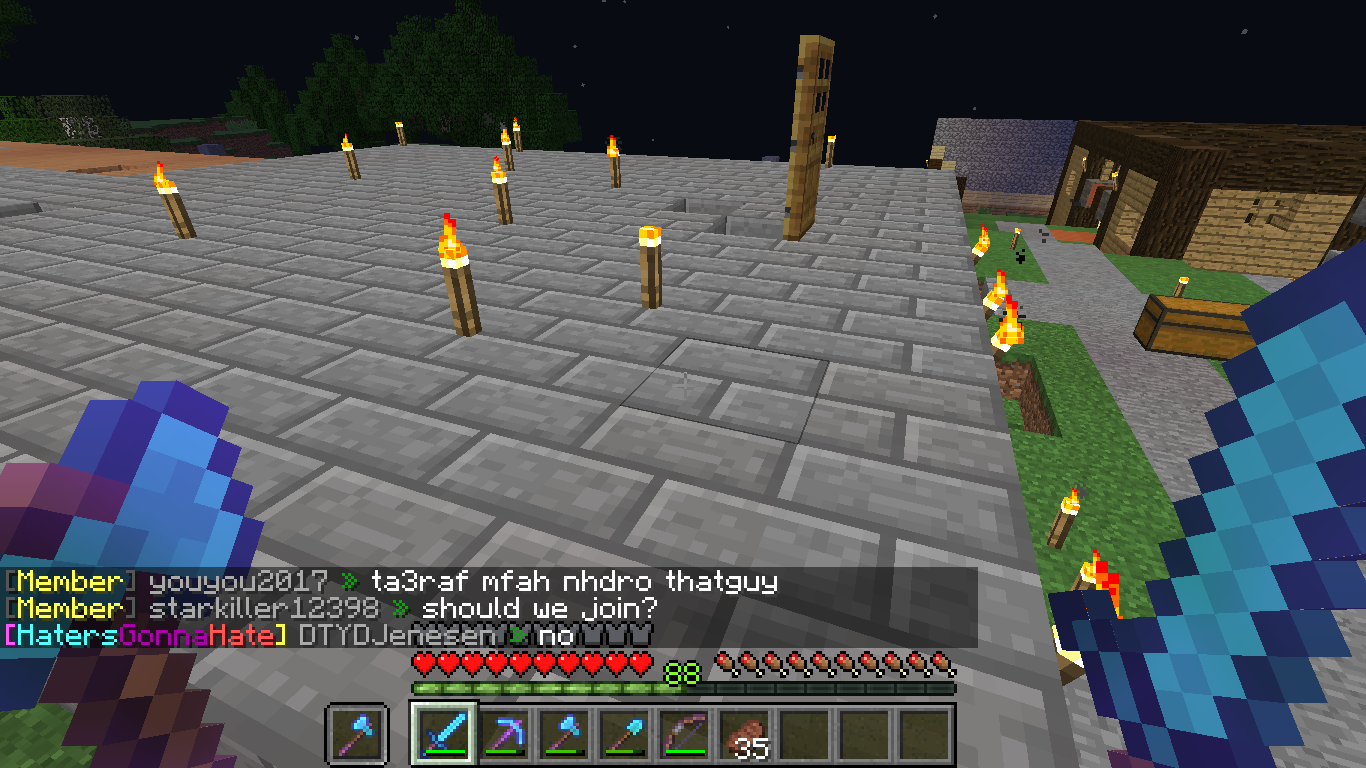This screenshot has height=768, width=1366.
Task: Click the separate off-hand axe slot
Action: click(x=357, y=735)
